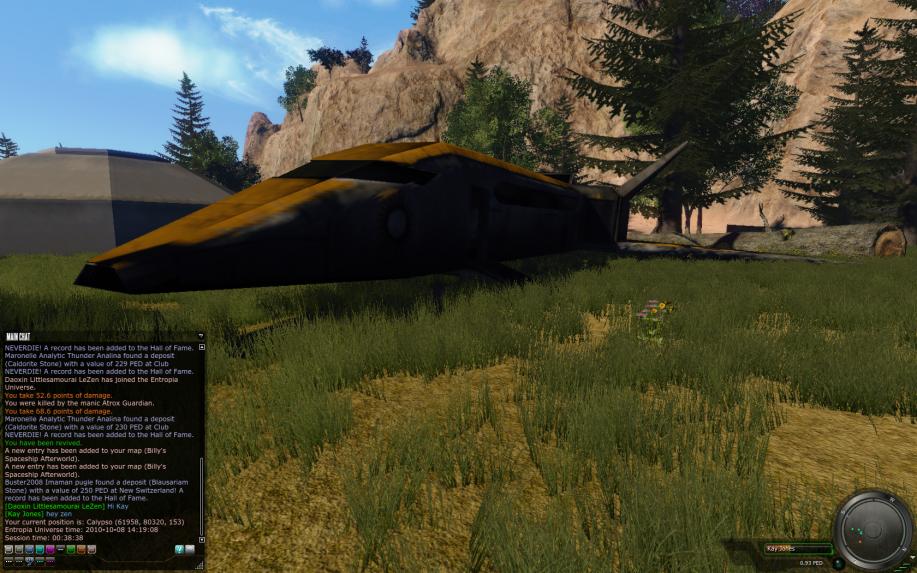Click the chat scrollbar down arrow

(202, 539)
